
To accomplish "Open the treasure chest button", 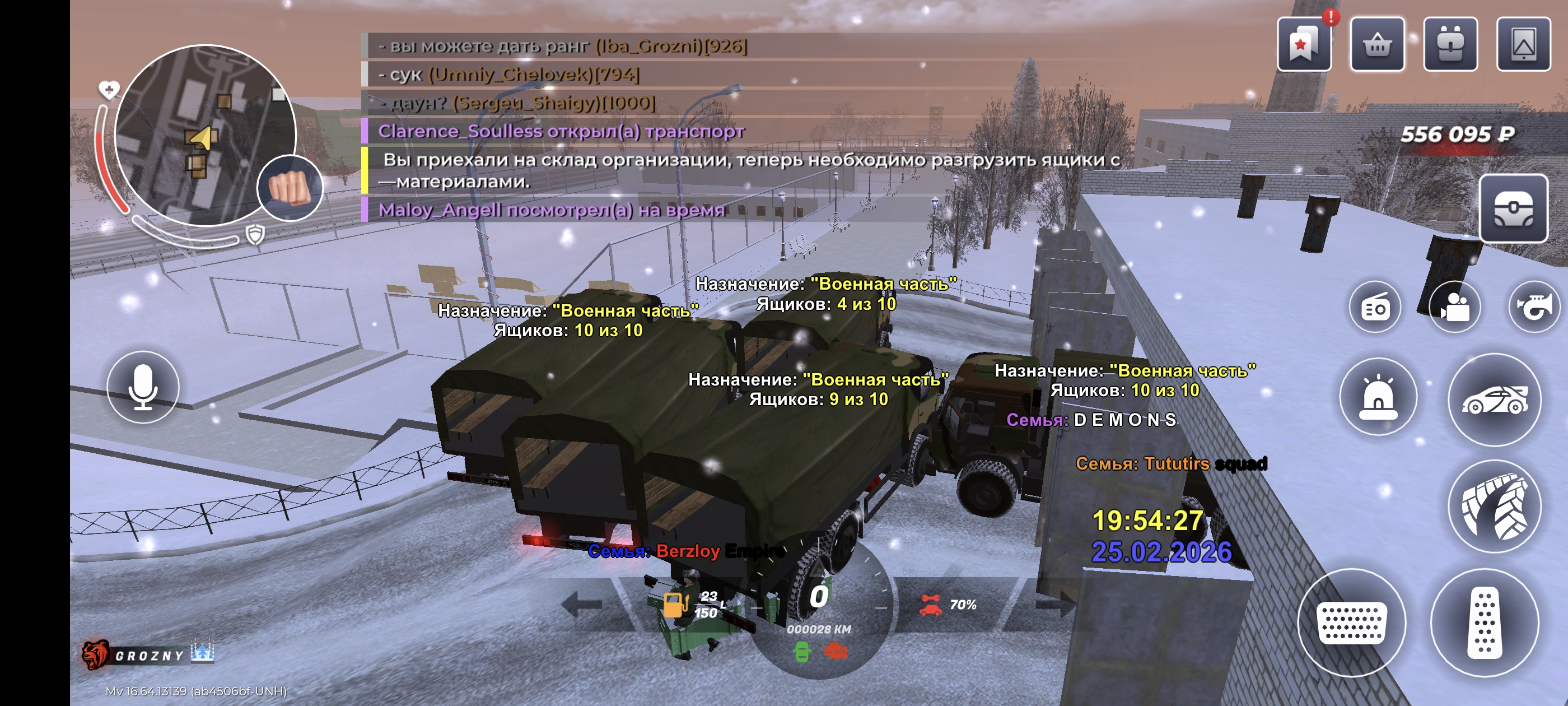I will pos(1513,208).
